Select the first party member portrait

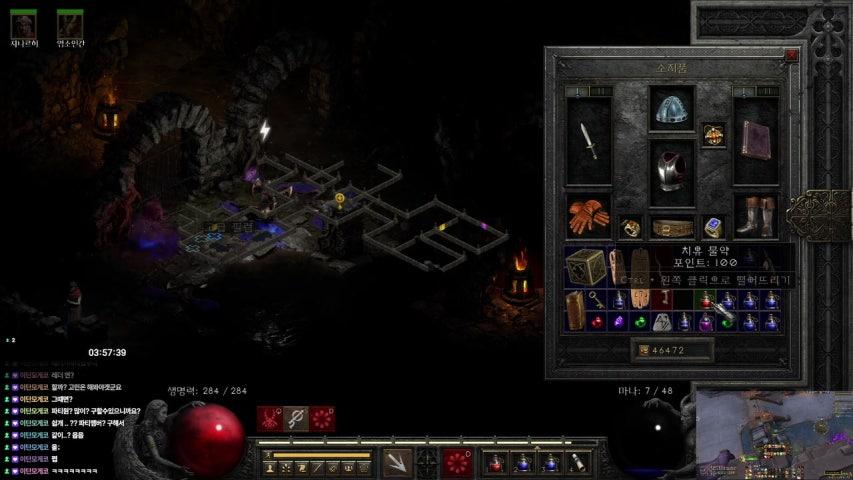coord(23,24)
